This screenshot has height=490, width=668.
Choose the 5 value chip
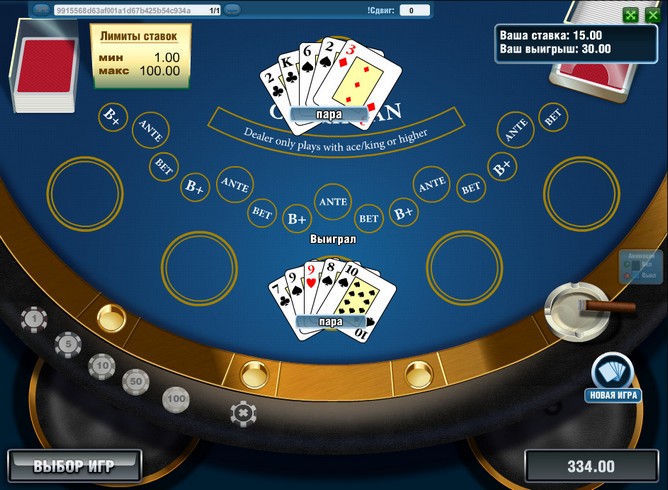[68, 344]
